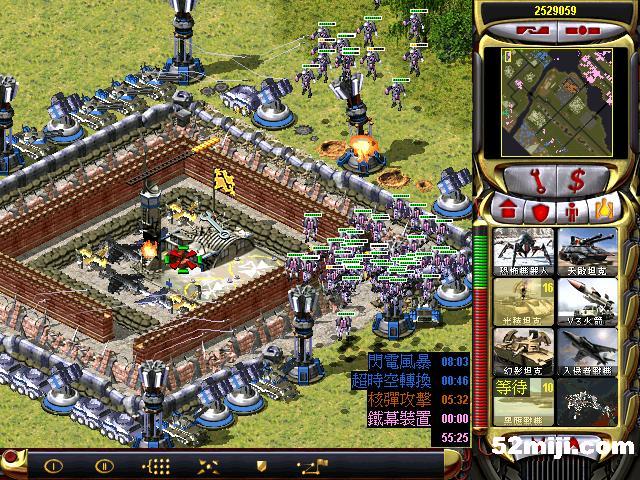This screenshot has width=640, height=480.
Task: Switch to the vehicles build tab
Action: click(604, 212)
